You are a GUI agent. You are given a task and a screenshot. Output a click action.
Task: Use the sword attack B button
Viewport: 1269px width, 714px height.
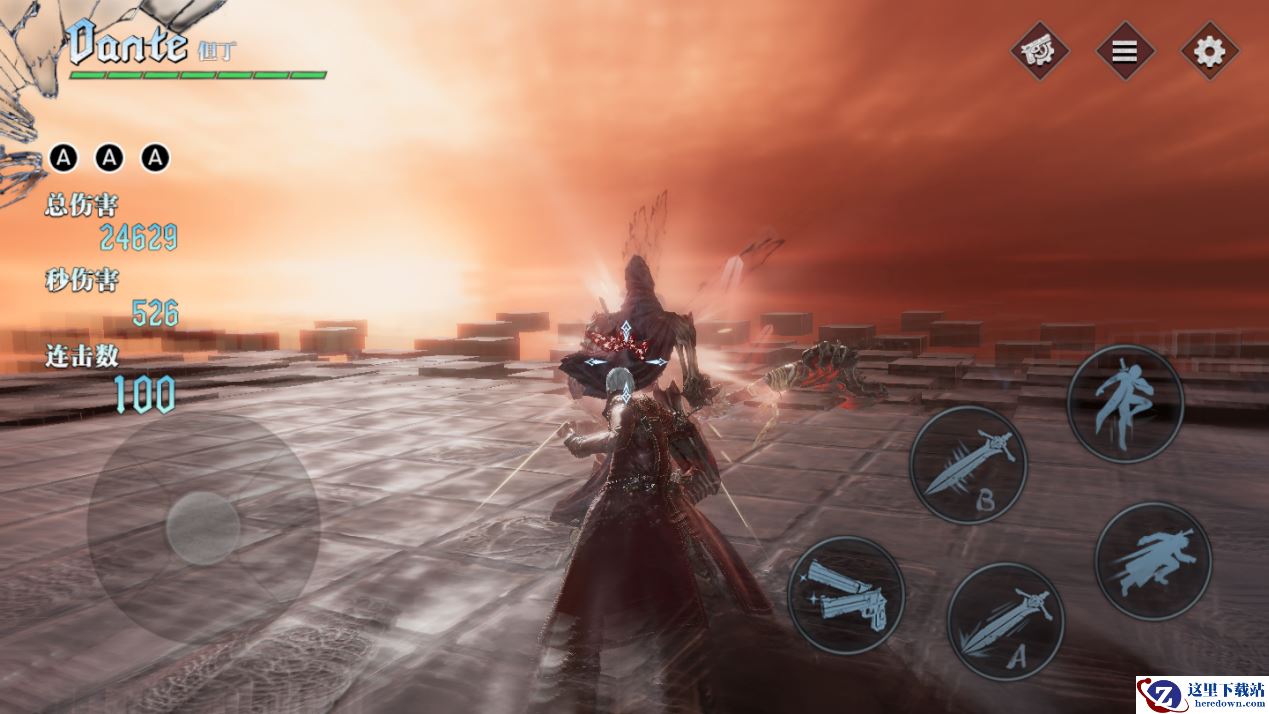(967, 465)
